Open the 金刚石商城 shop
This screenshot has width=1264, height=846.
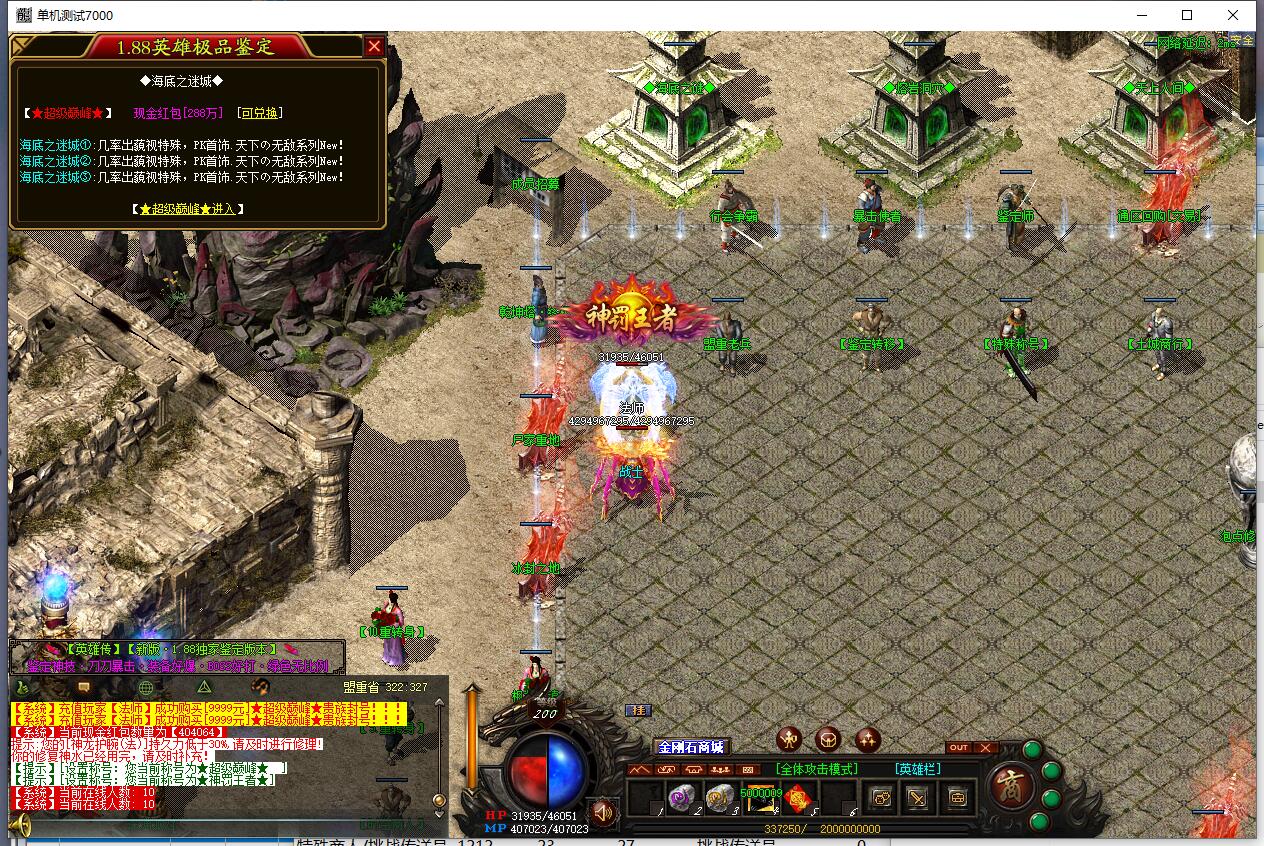click(x=691, y=747)
